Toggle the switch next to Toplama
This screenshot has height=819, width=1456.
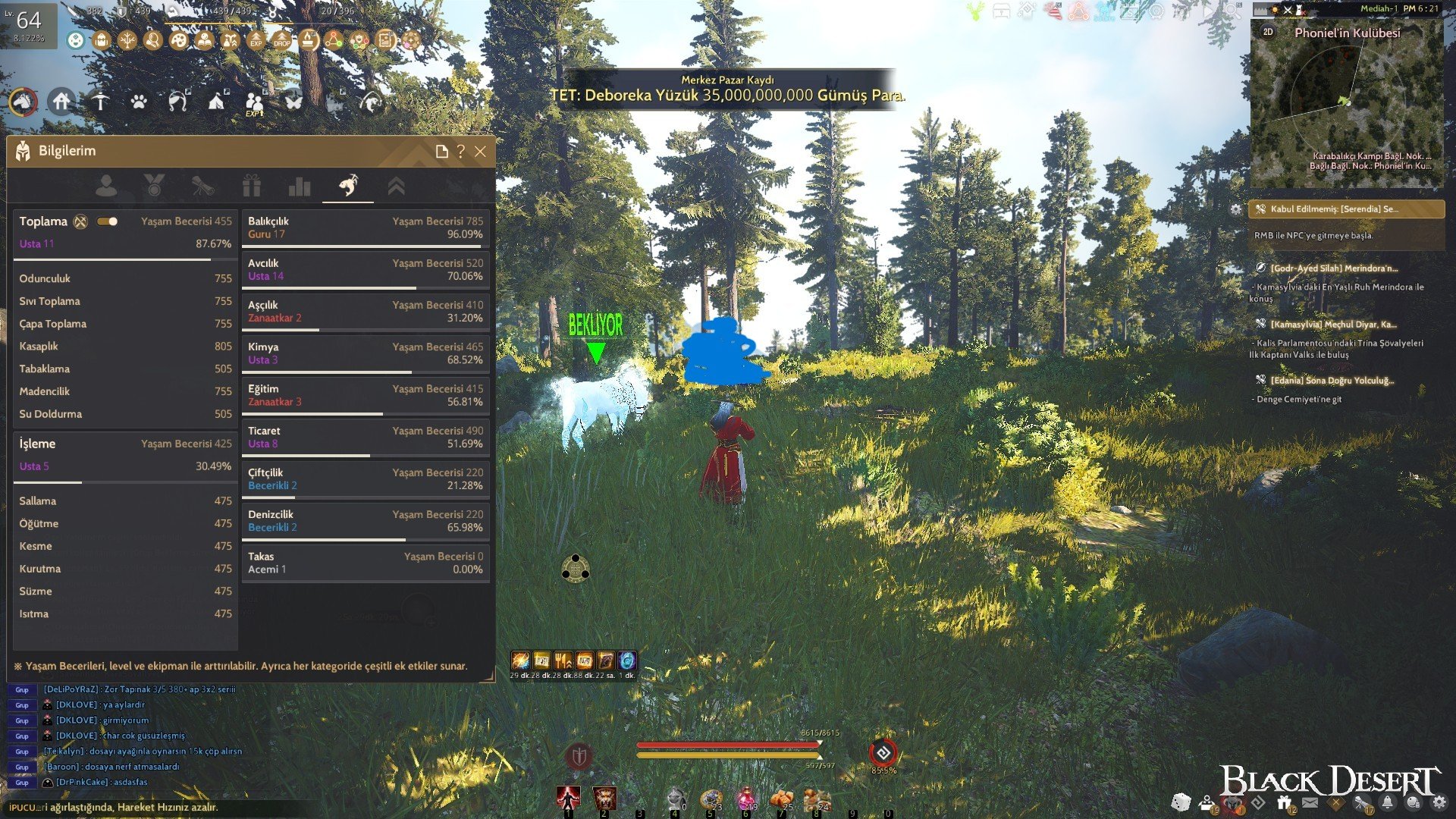tap(108, 221)
